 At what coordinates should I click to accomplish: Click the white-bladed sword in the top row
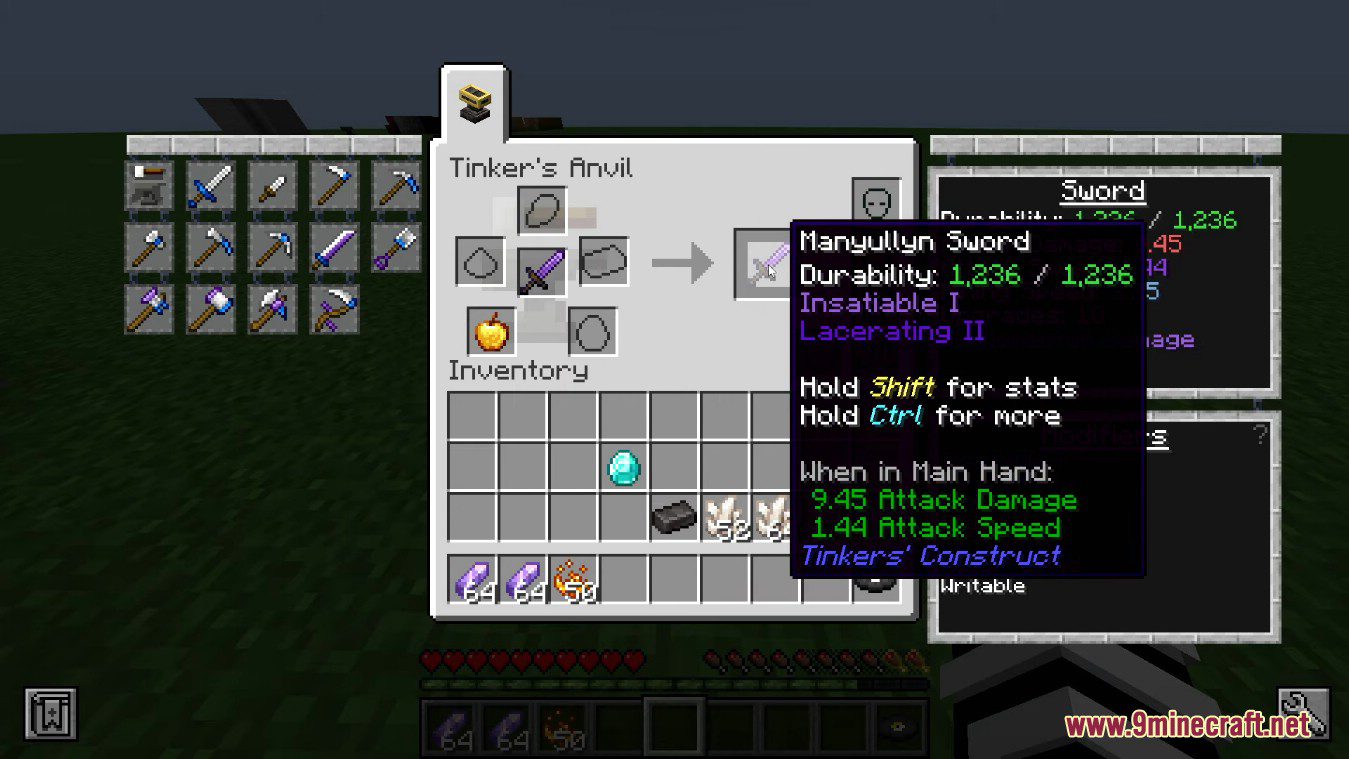[210, 185]
